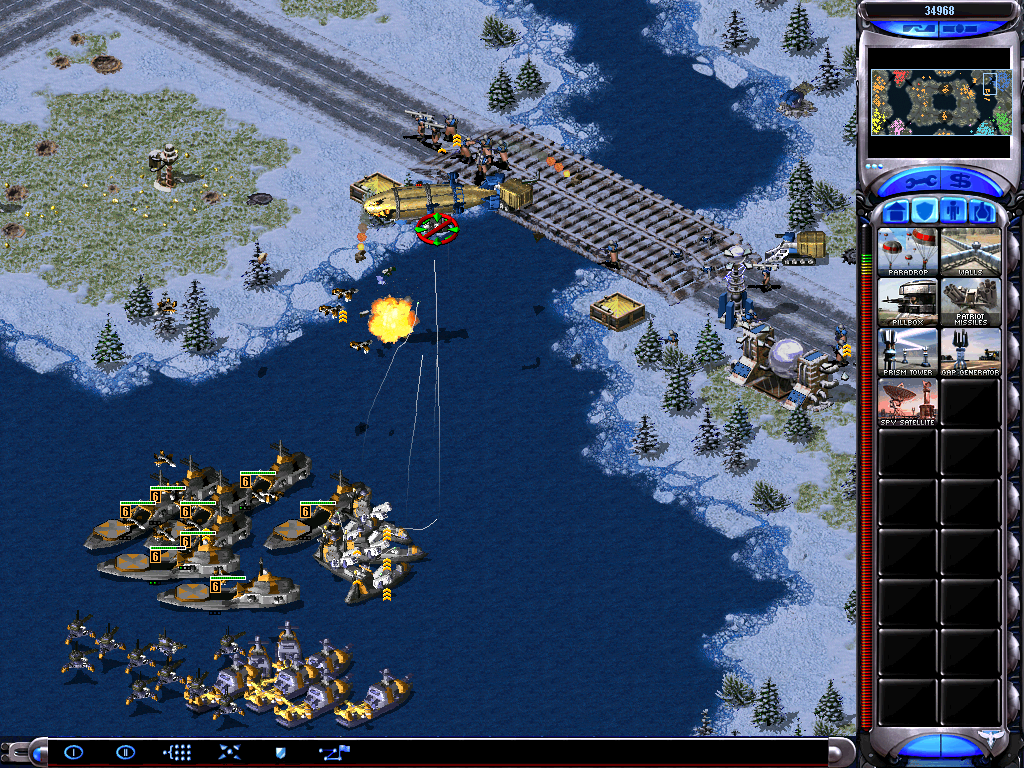Select the Paradrop support power

908,252
